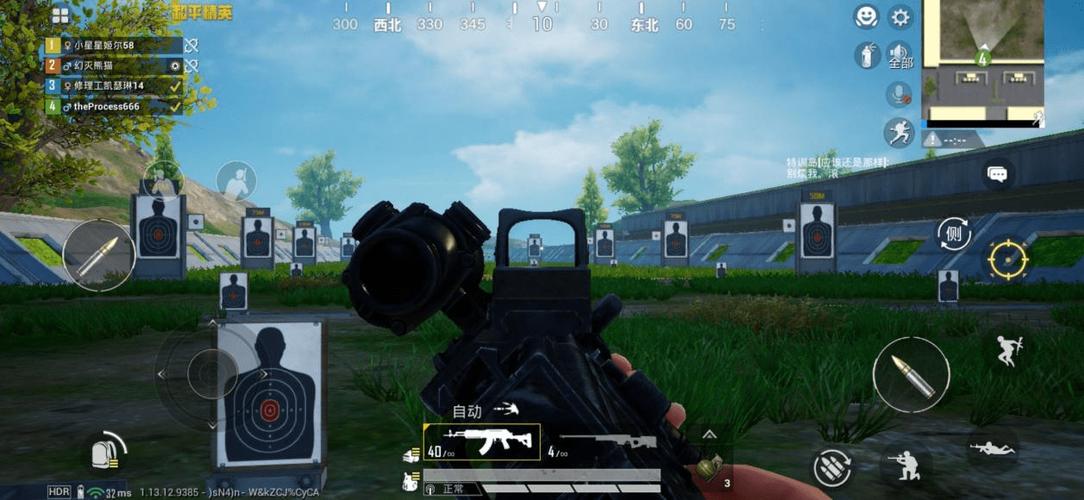
Task: Tap the smiley emote button
Action: (866, 17)
